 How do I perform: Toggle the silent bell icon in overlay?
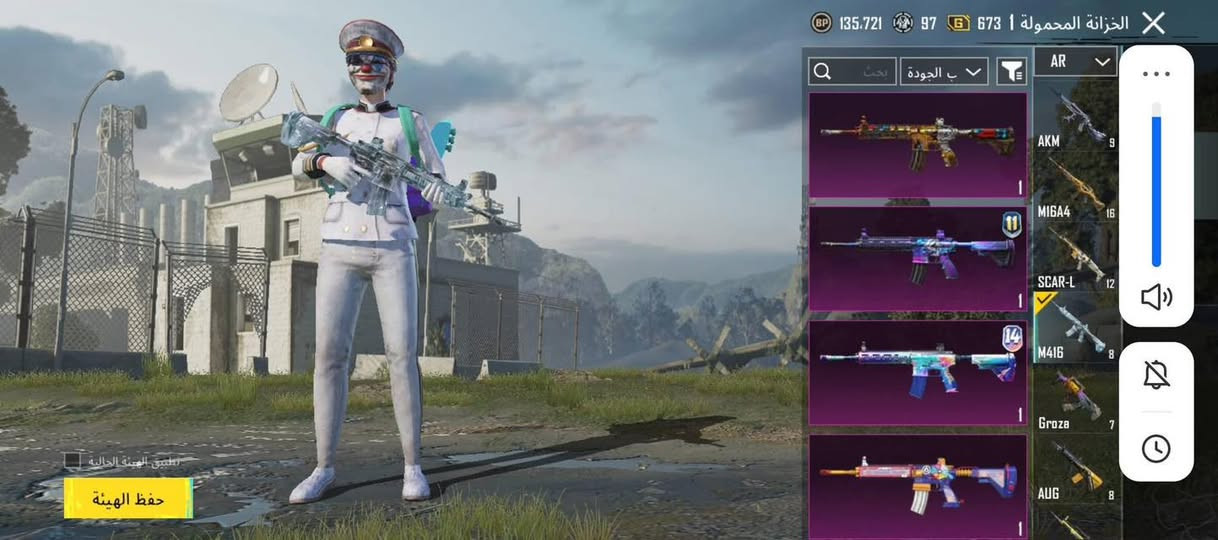point(1156,375)
